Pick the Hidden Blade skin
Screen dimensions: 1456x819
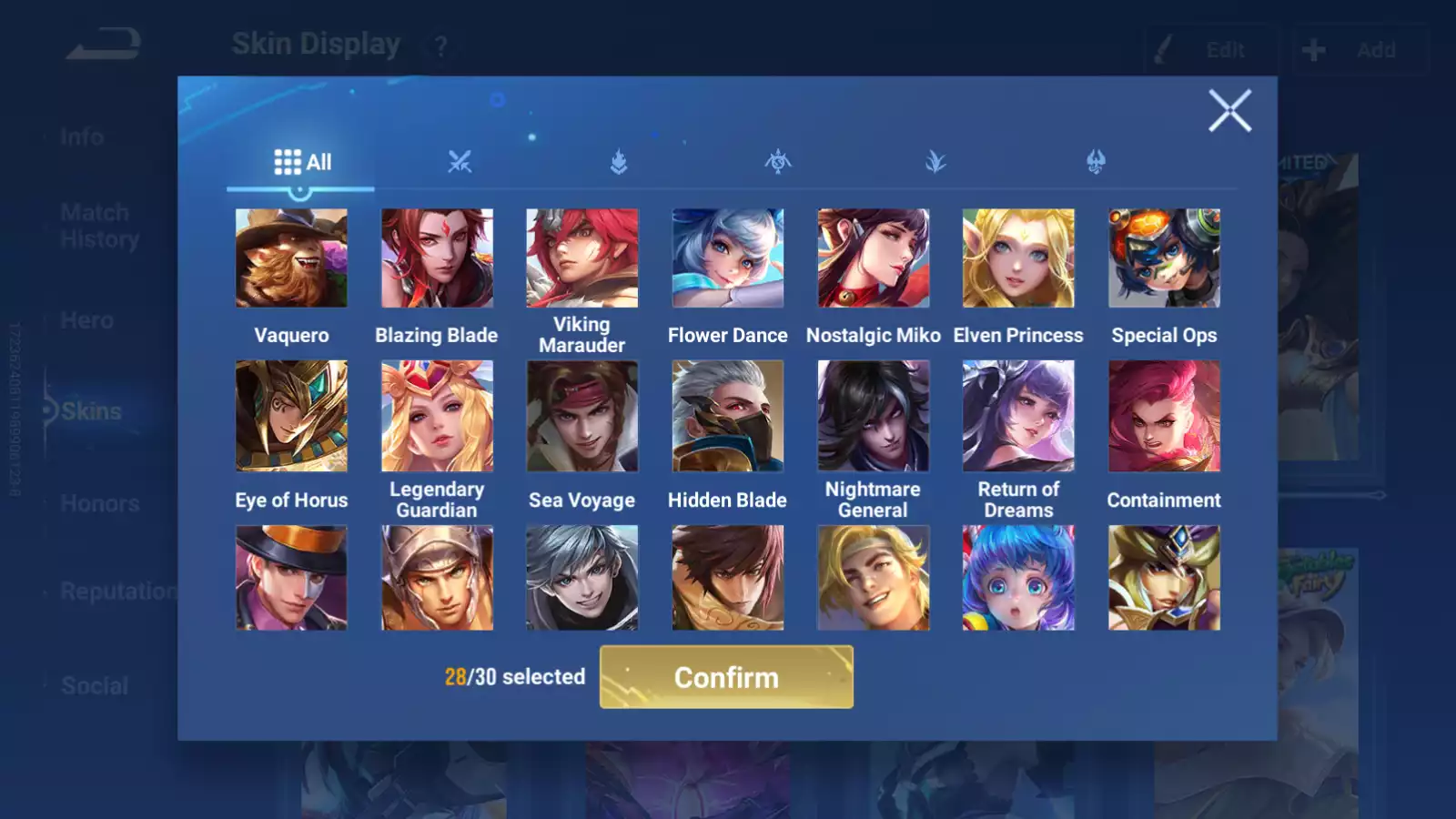coord(728,416)
